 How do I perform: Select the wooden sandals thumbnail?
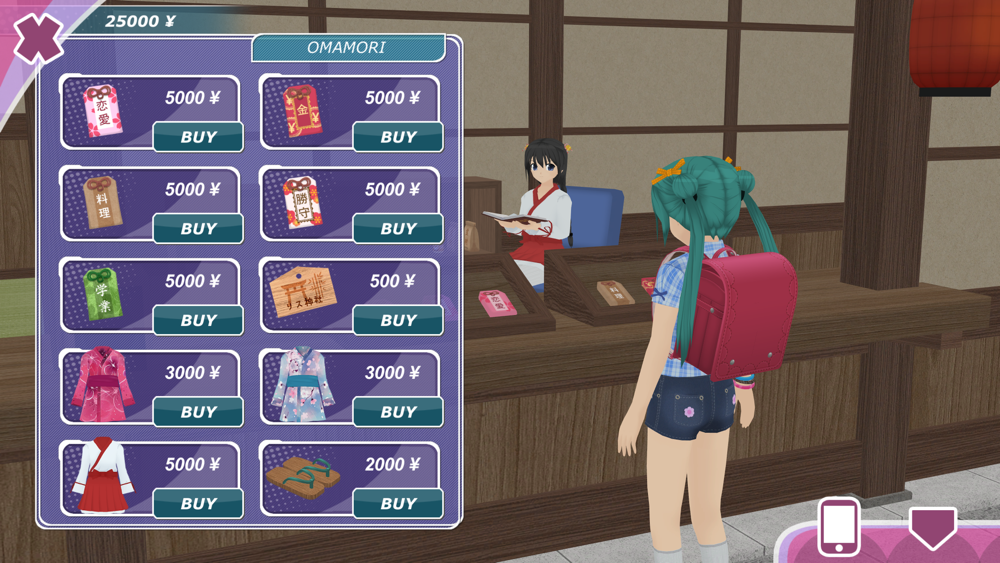click(x=301, y=477)
